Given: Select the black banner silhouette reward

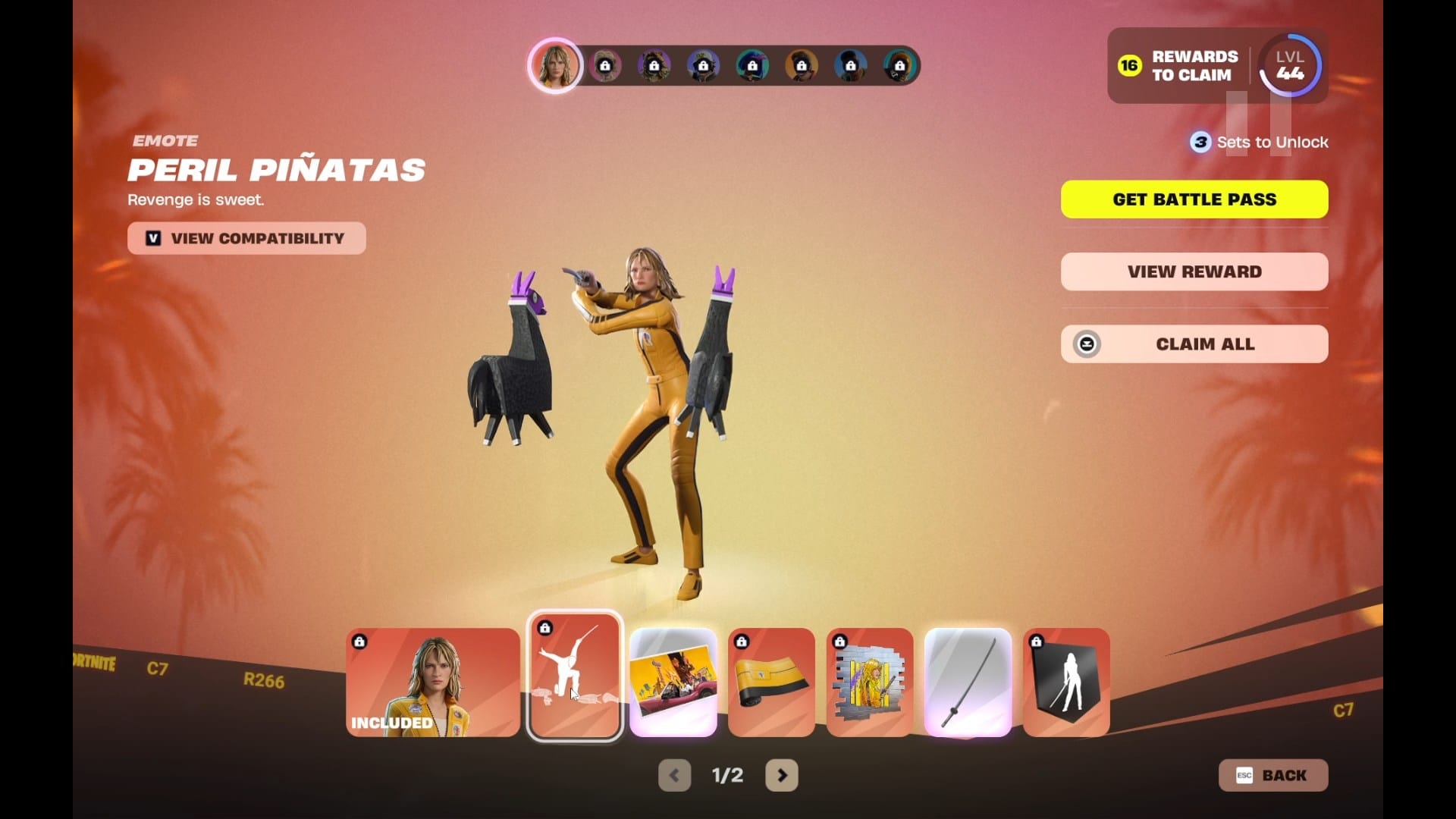Looking at the screenshot, I should tap(1066, 682).
